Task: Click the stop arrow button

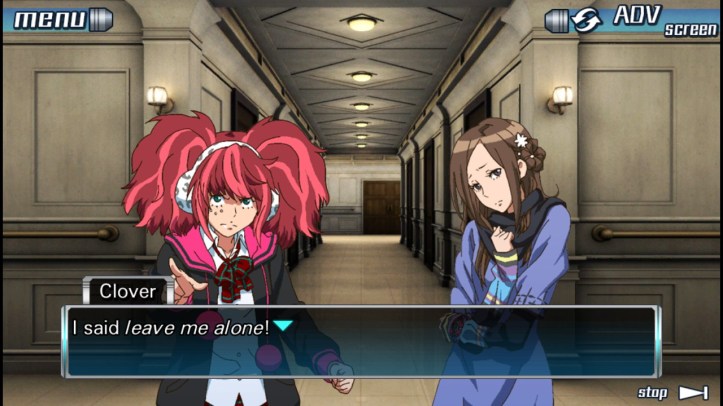Action: 673,393
